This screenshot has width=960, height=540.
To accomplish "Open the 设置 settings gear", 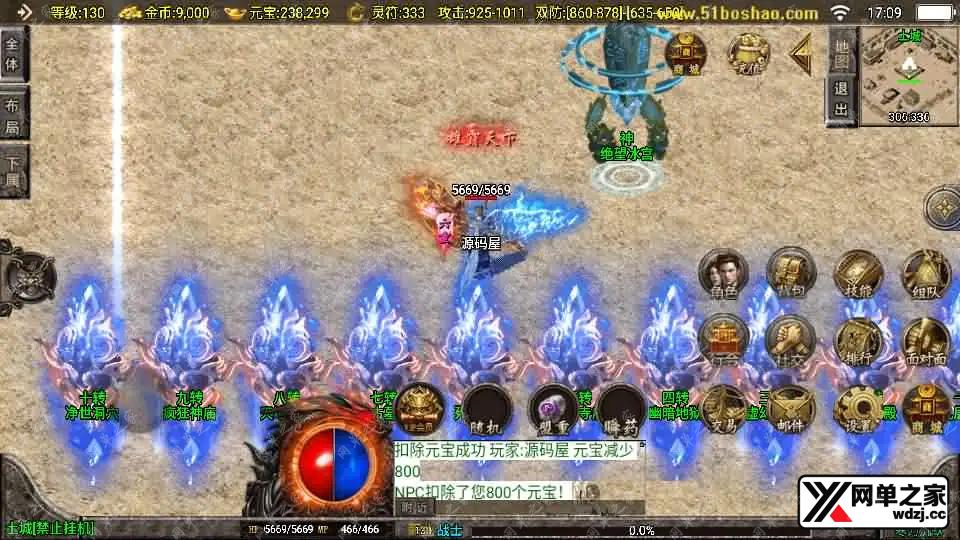I will tap(857, 410).
